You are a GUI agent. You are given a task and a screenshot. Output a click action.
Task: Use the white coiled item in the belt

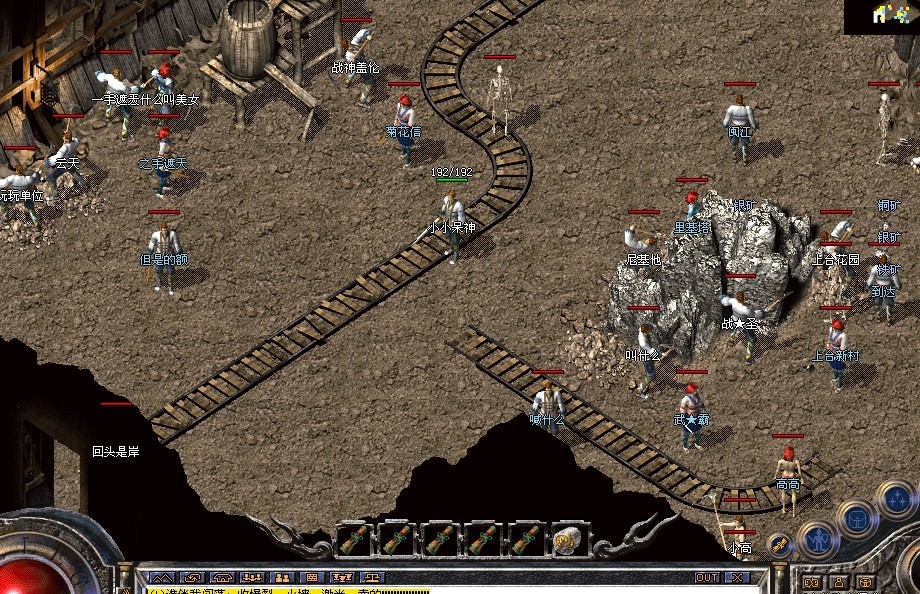point(568,540)
